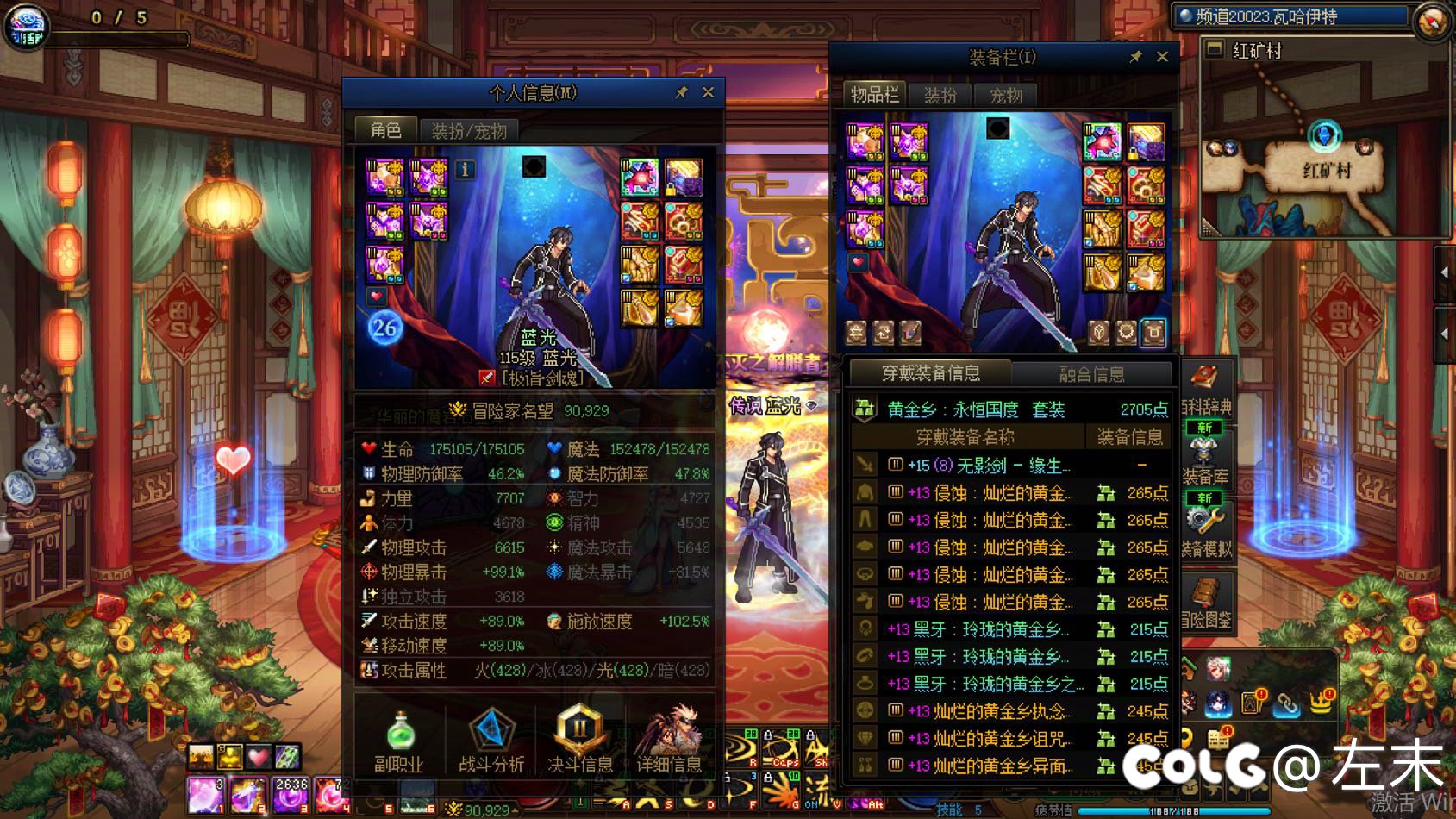
Task: Open the 战斗分析 combat analysis panel
Action: click(491, 737)
